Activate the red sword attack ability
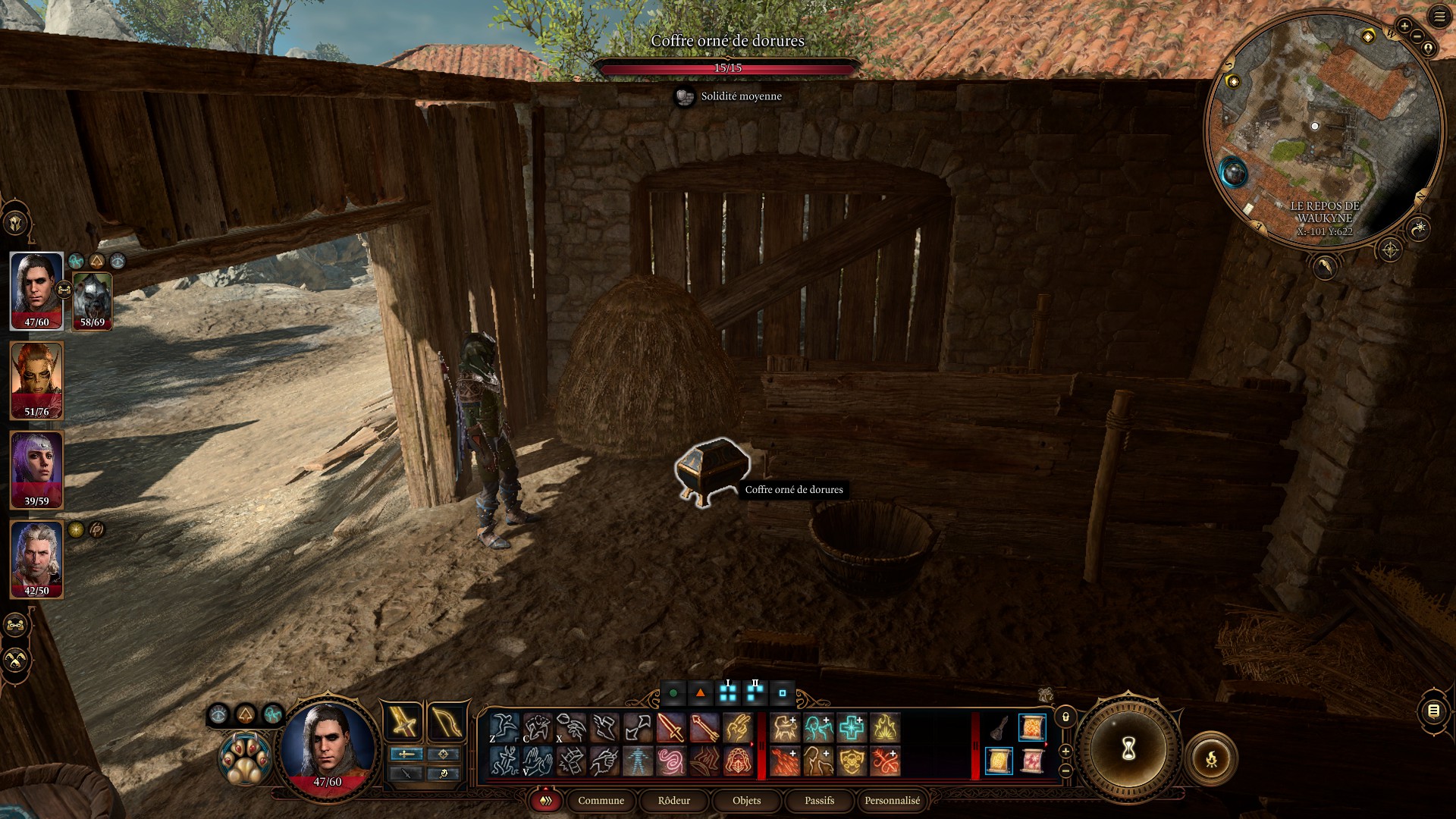Screen dimensions: 1456x819 tap(671, 728)
